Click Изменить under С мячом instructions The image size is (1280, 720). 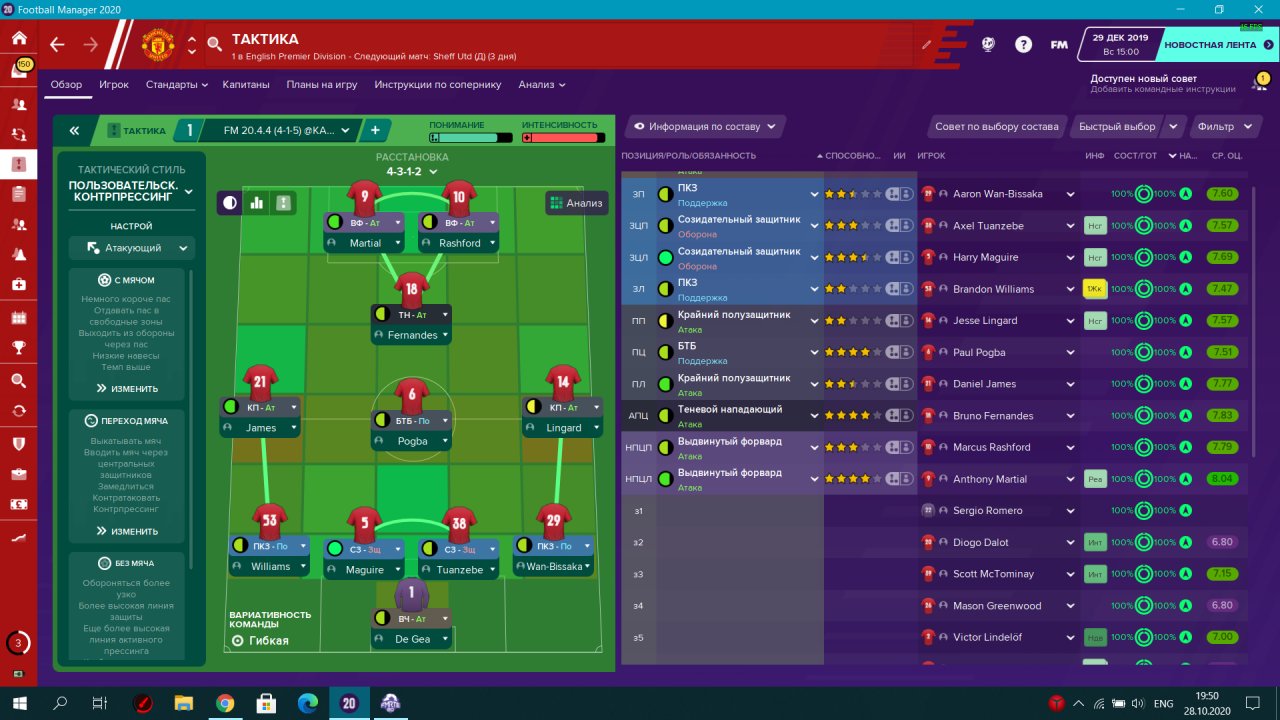[127, 389]
